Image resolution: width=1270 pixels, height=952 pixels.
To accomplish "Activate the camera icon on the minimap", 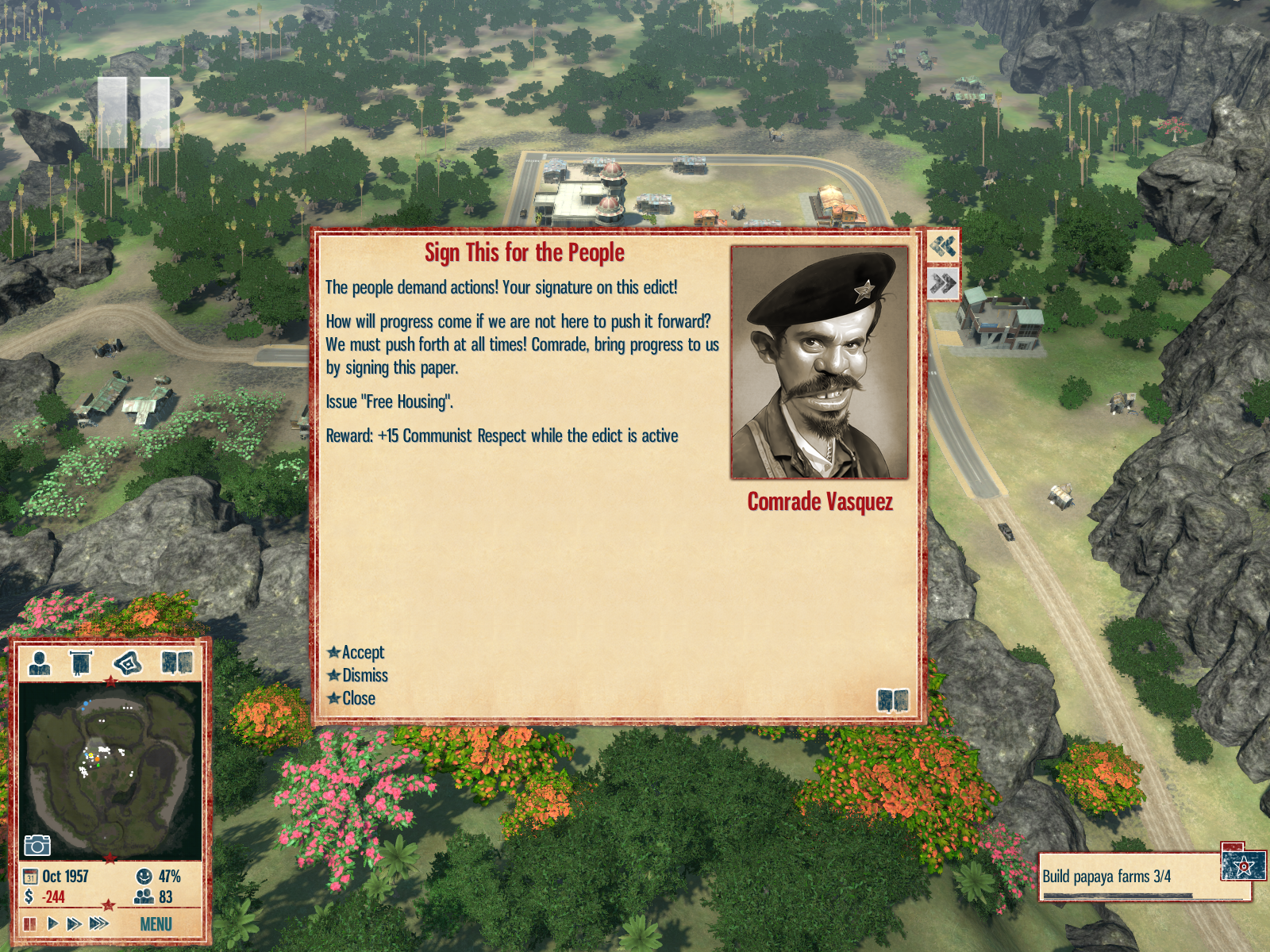I will (x=37, y=845).
